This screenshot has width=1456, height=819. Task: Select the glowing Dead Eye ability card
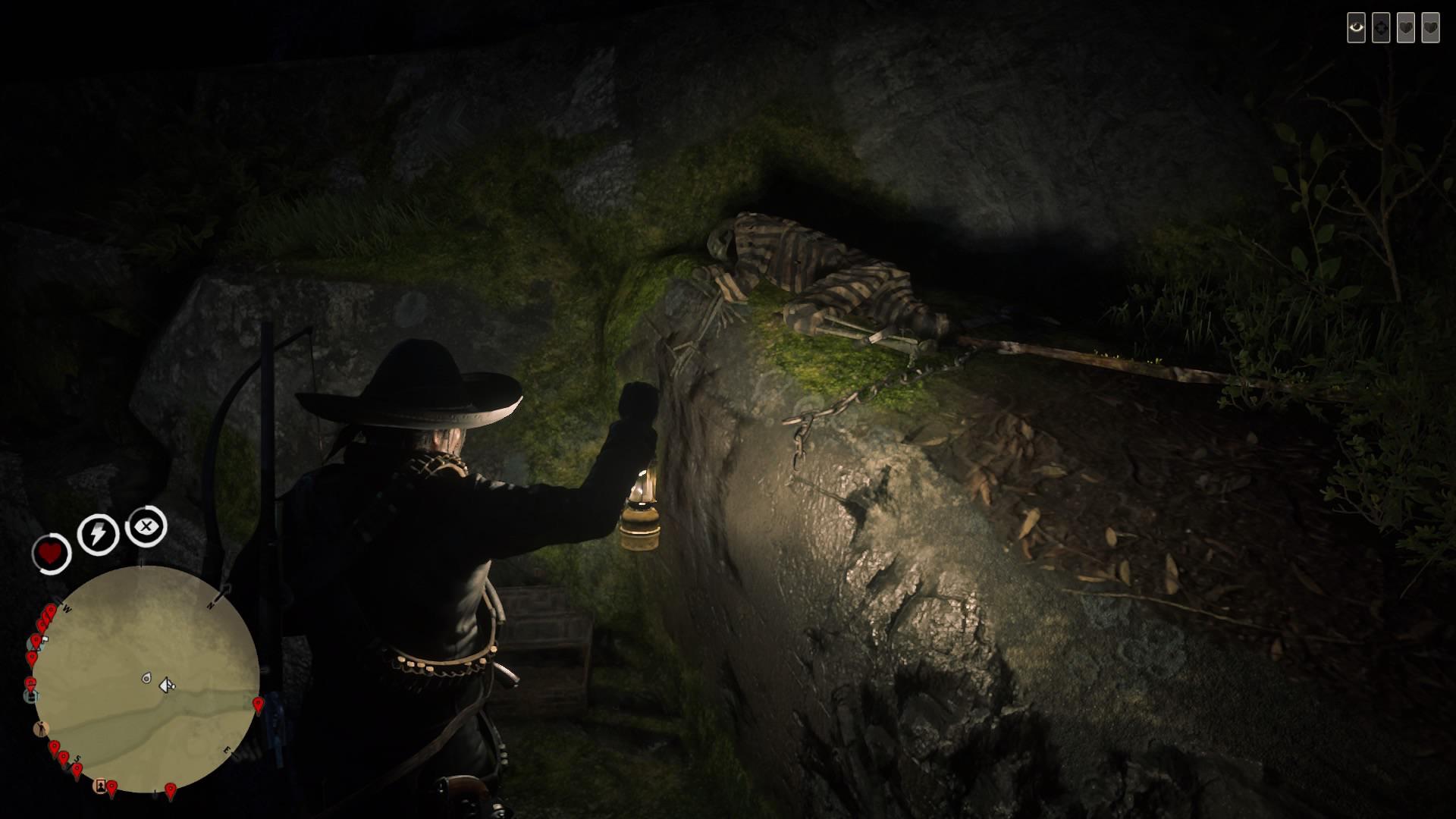[1357, 28]
